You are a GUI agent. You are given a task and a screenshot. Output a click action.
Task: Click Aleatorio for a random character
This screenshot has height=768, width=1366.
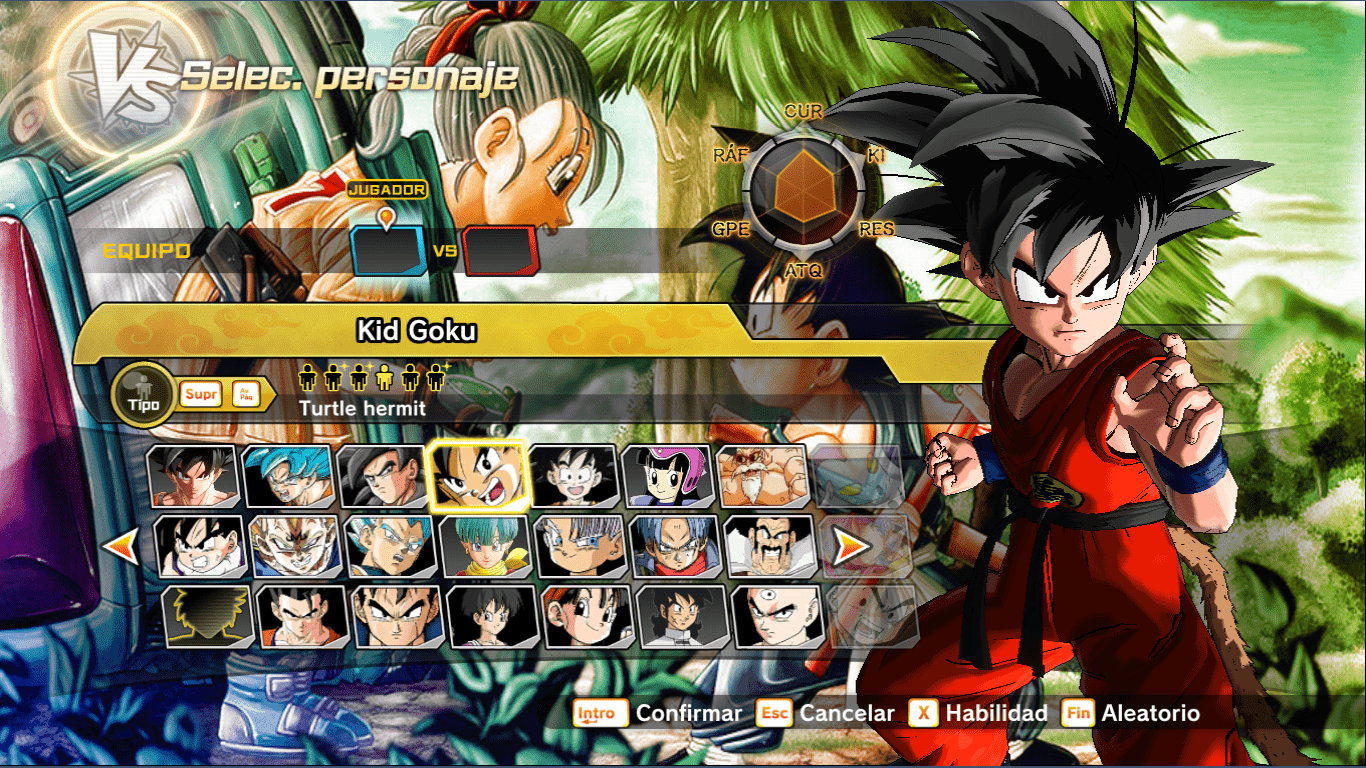click(1151, 714)
